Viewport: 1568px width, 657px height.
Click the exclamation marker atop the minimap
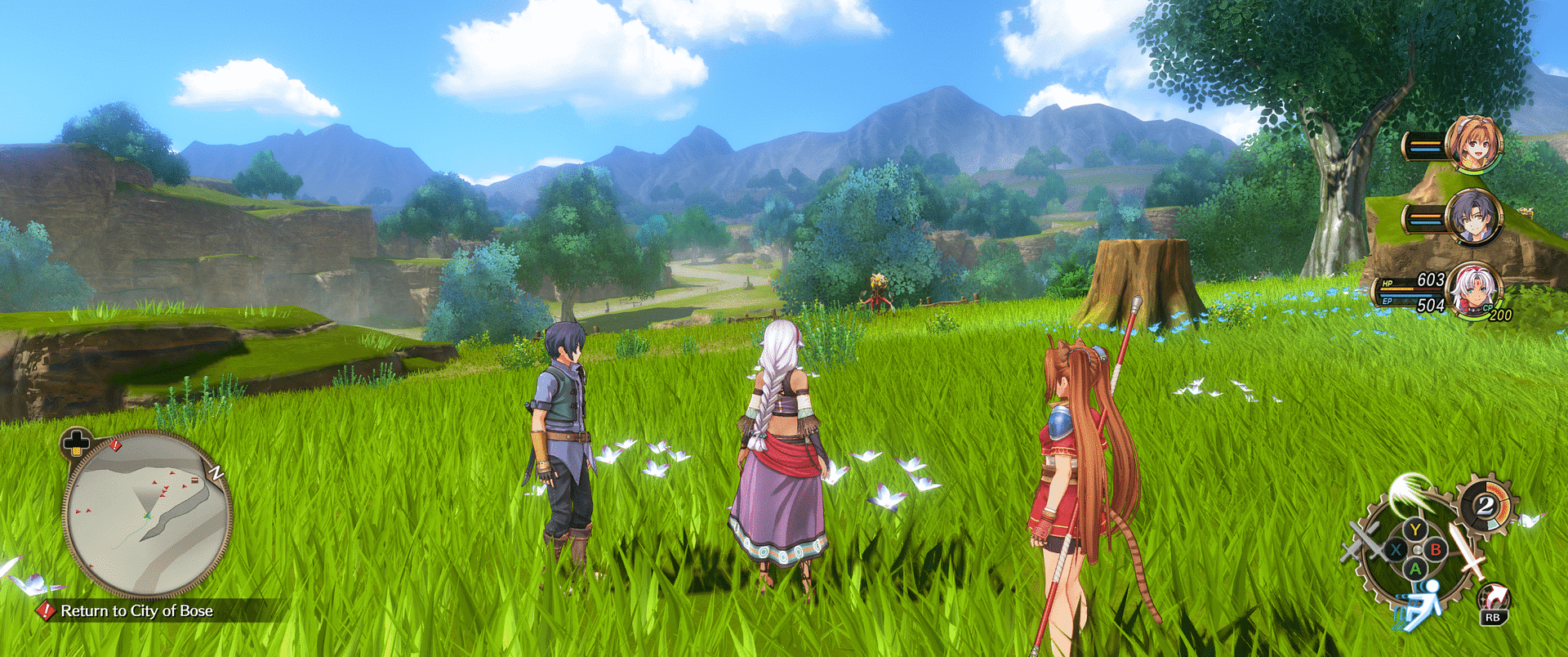117,447
